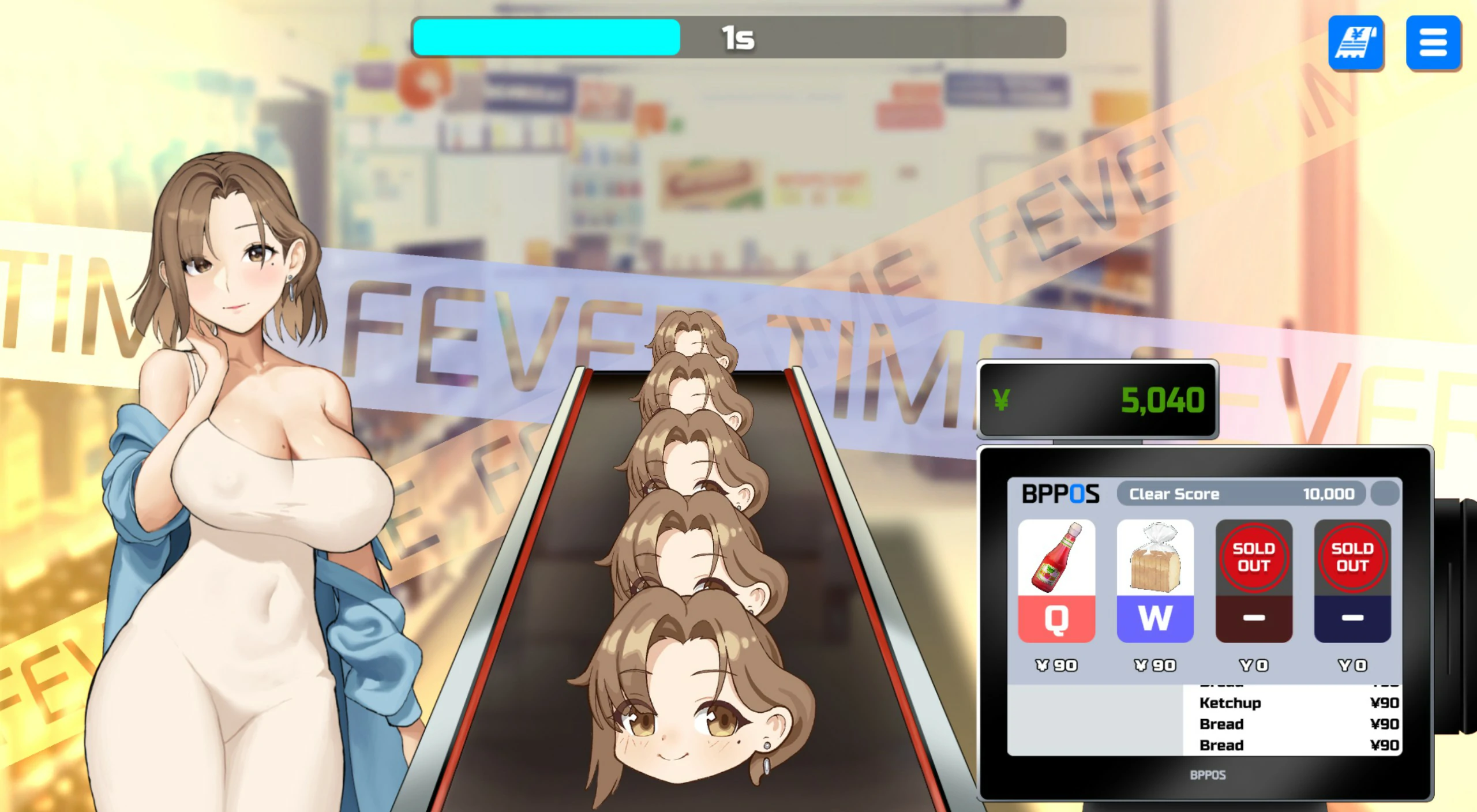Select the Ketchup item button
This screenshot has height=812, width=1477.
tap(1056, 580)
